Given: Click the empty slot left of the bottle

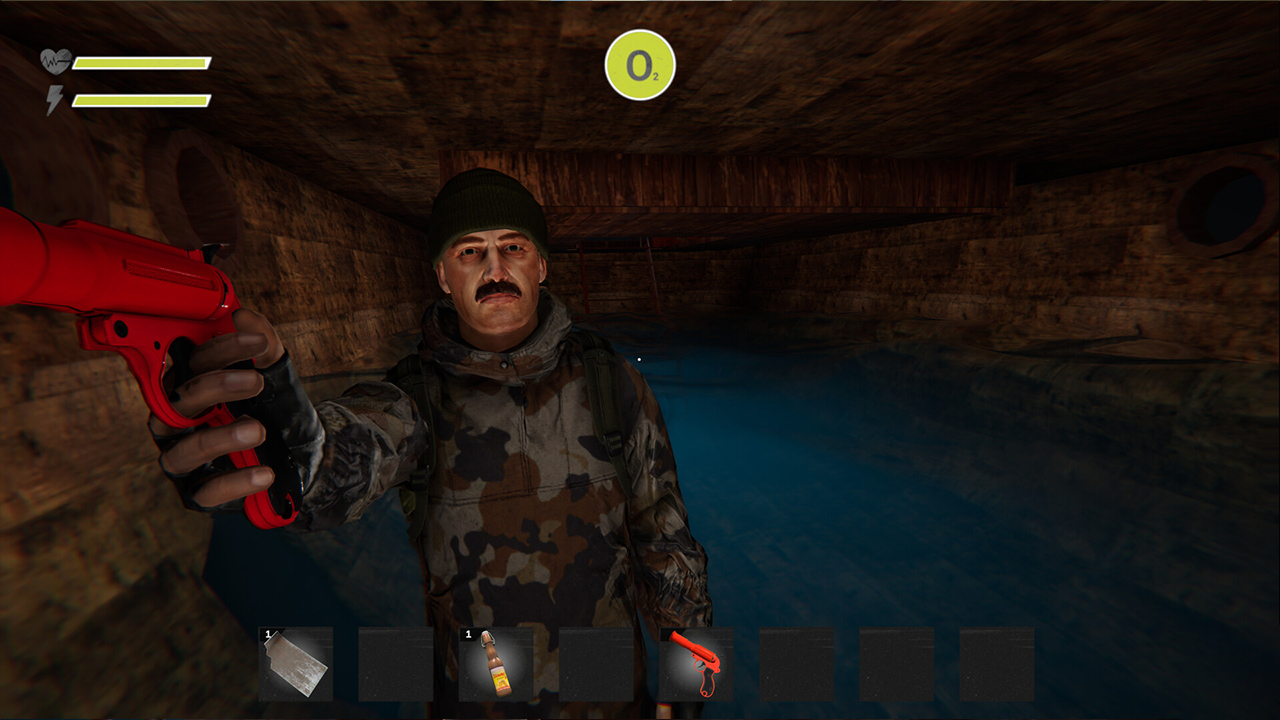Looking at the screenshot, I should 395,665.
